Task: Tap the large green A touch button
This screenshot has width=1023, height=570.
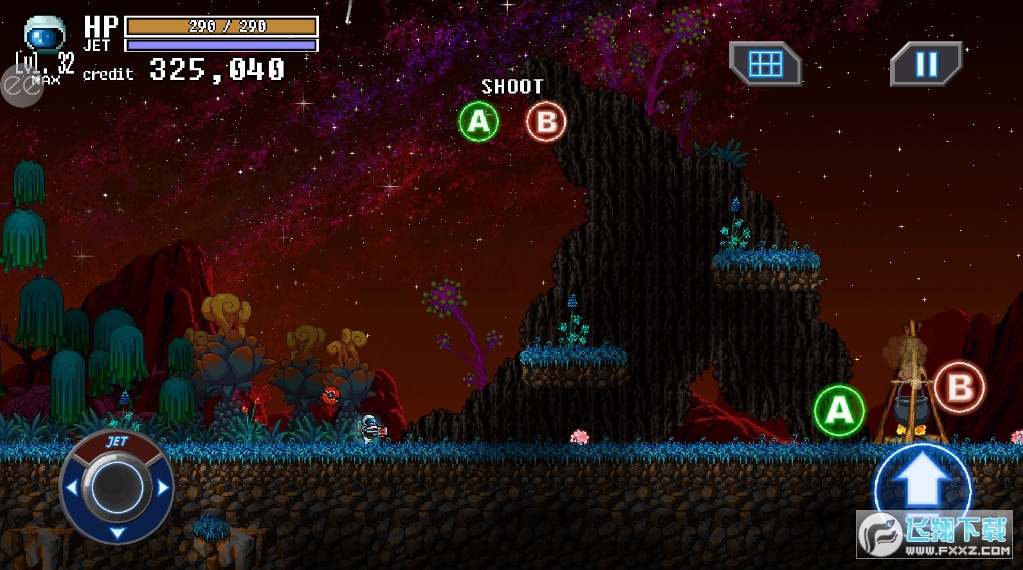Action: 839,410
